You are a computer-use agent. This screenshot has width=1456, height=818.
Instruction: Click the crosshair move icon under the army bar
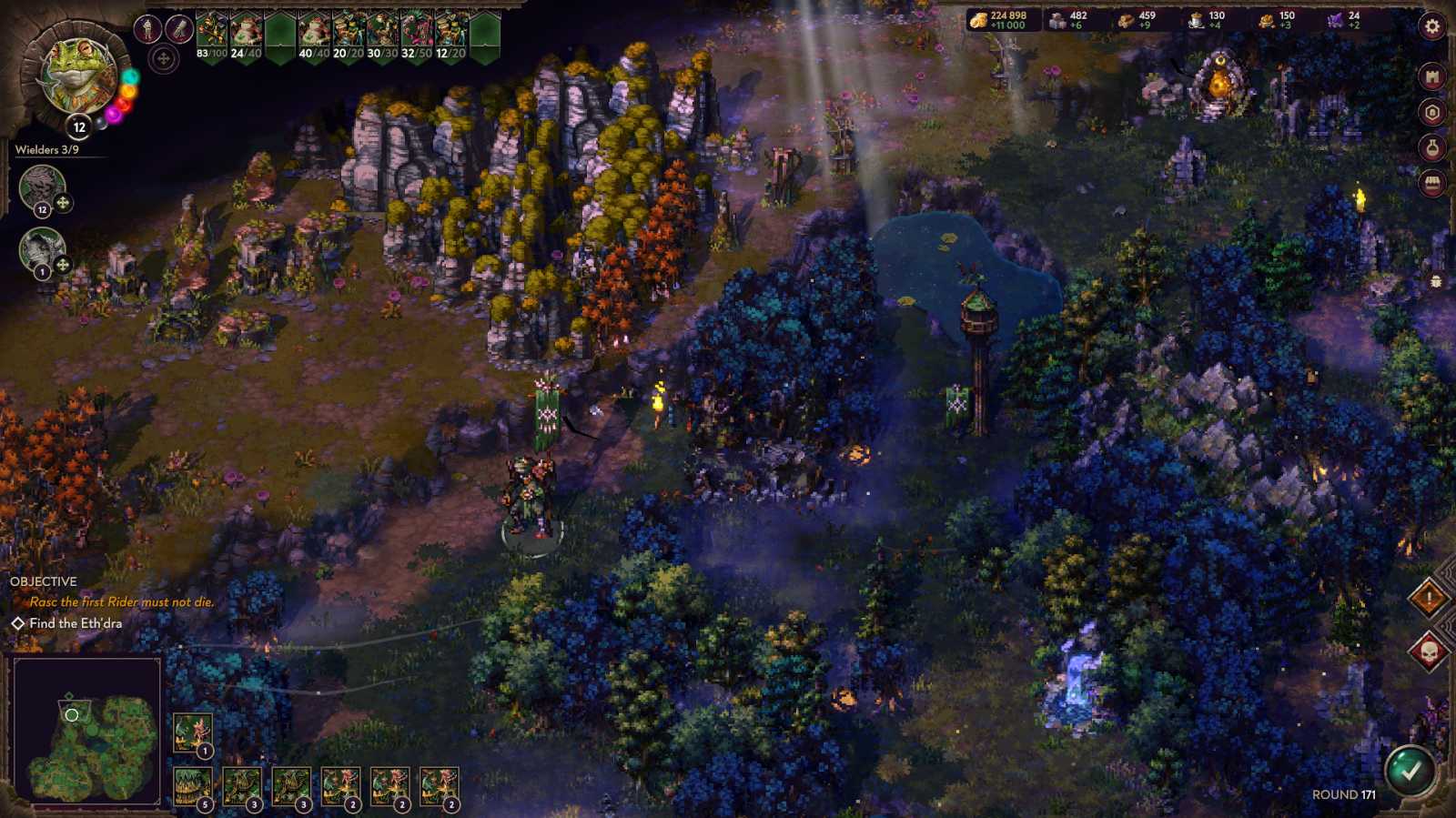[x=164, y=57]
